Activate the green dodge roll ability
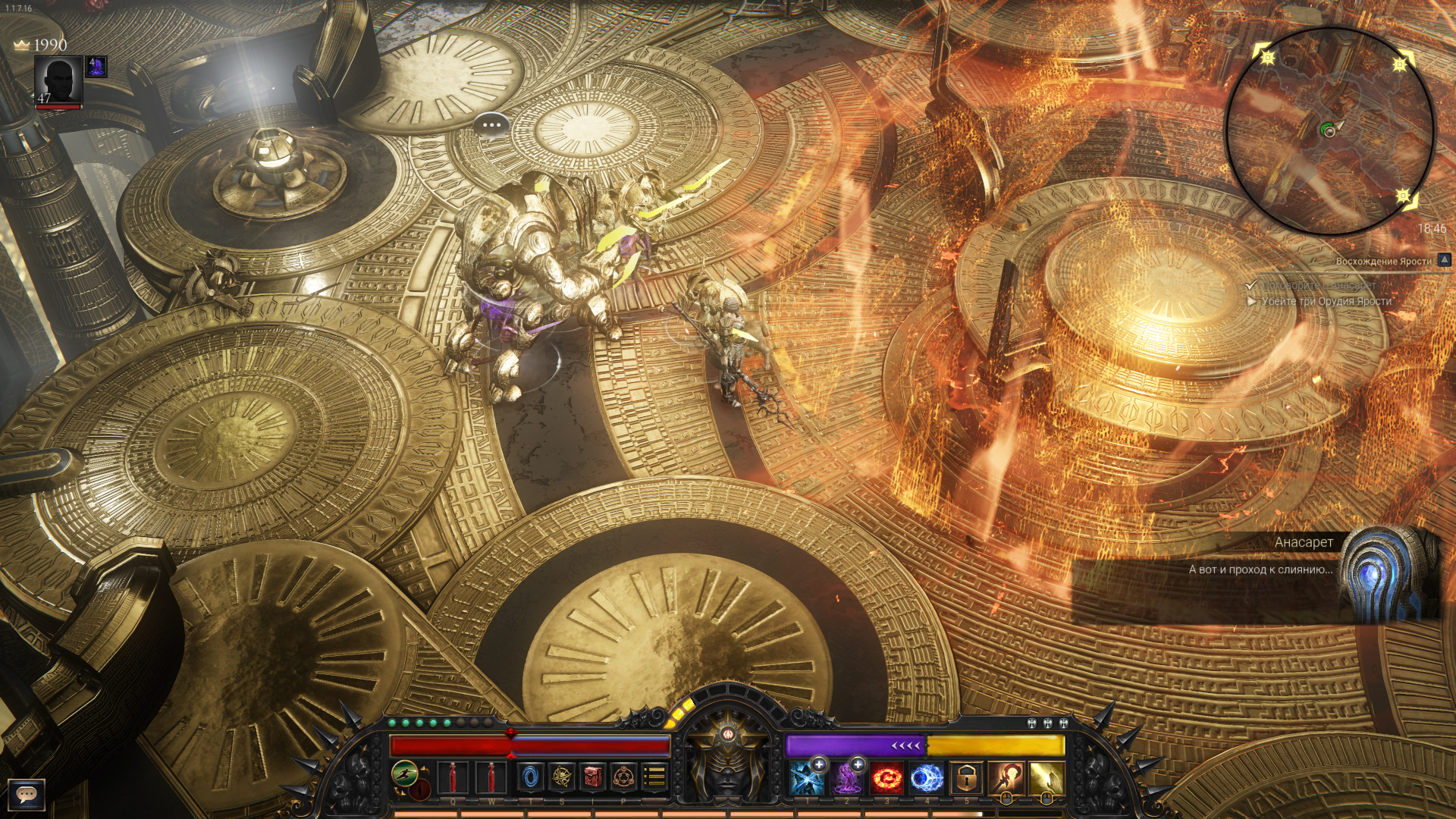 tap(406, 773)
